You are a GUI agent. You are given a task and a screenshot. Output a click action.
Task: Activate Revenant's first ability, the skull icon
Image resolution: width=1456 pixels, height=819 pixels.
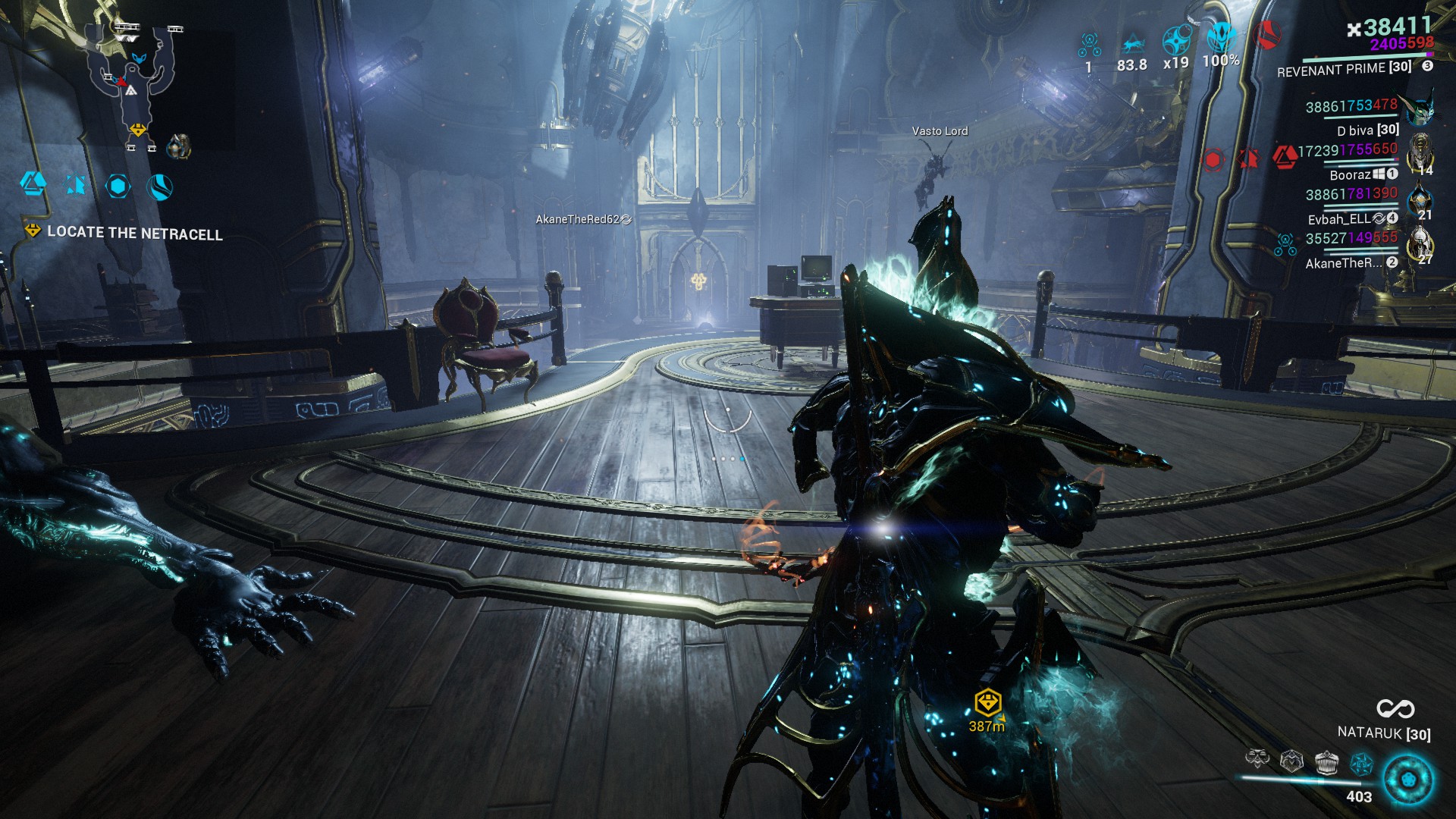[x=1257, y=759]
